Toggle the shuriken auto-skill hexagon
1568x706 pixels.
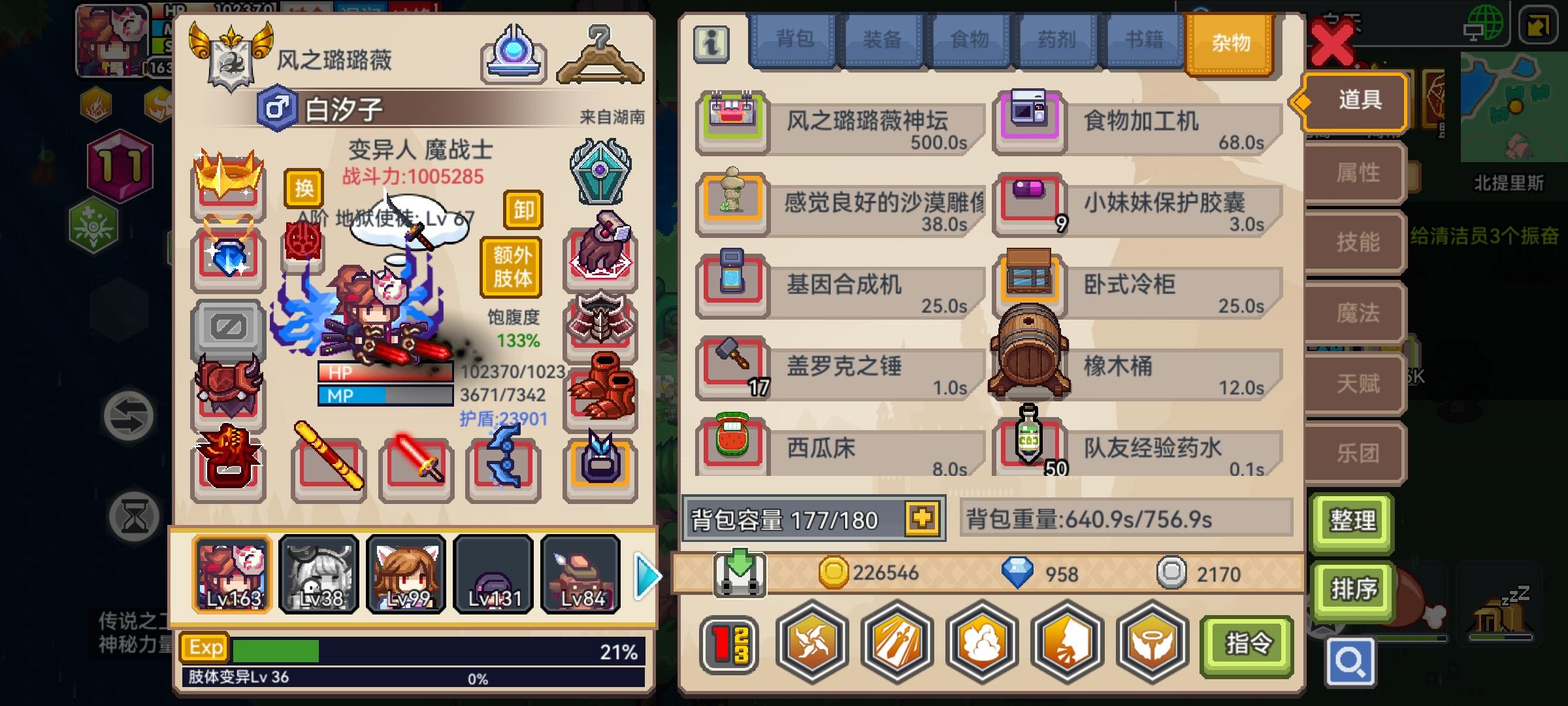[x=811, y=644]
